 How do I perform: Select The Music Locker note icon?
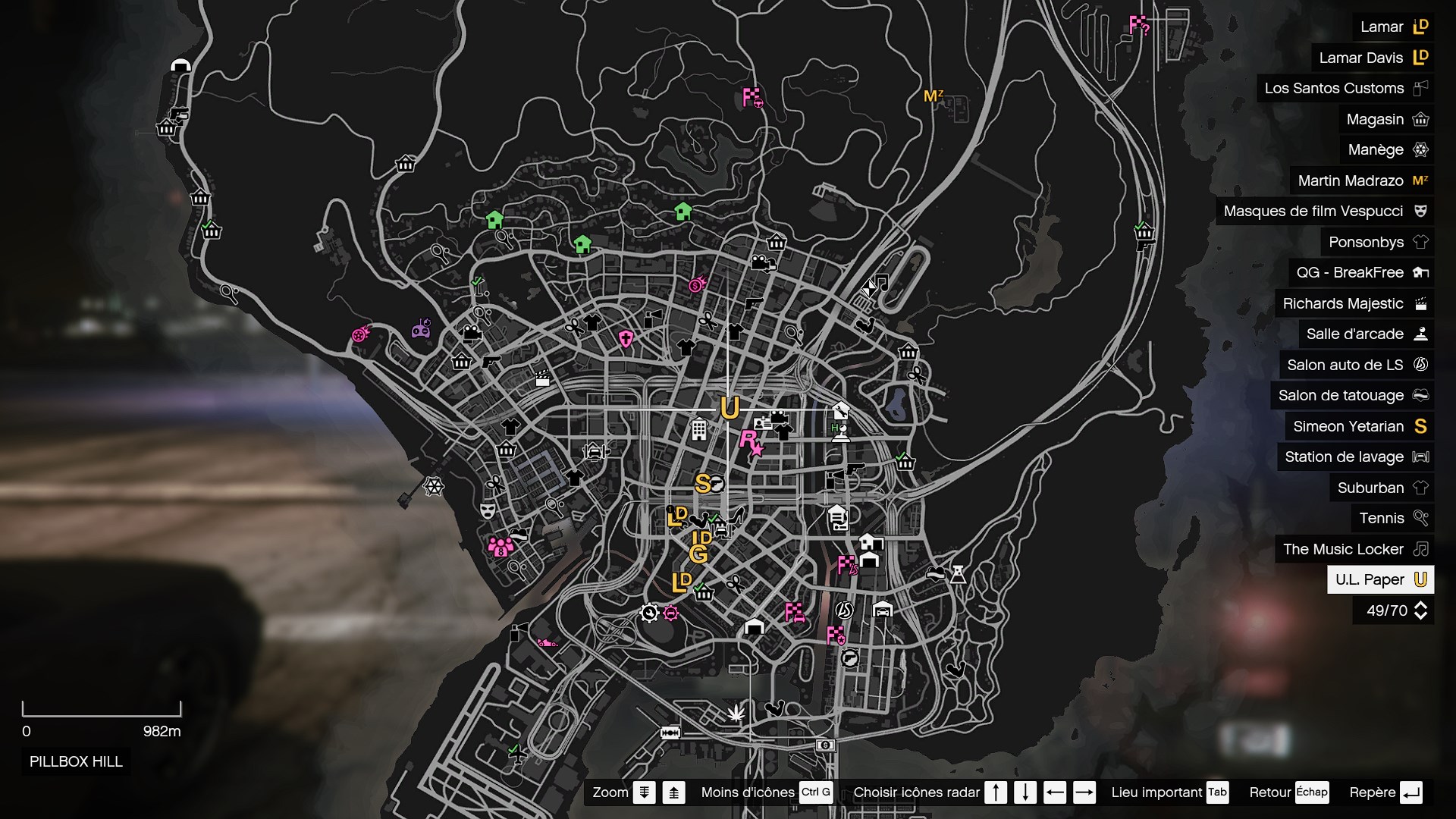click(1421, 549)
